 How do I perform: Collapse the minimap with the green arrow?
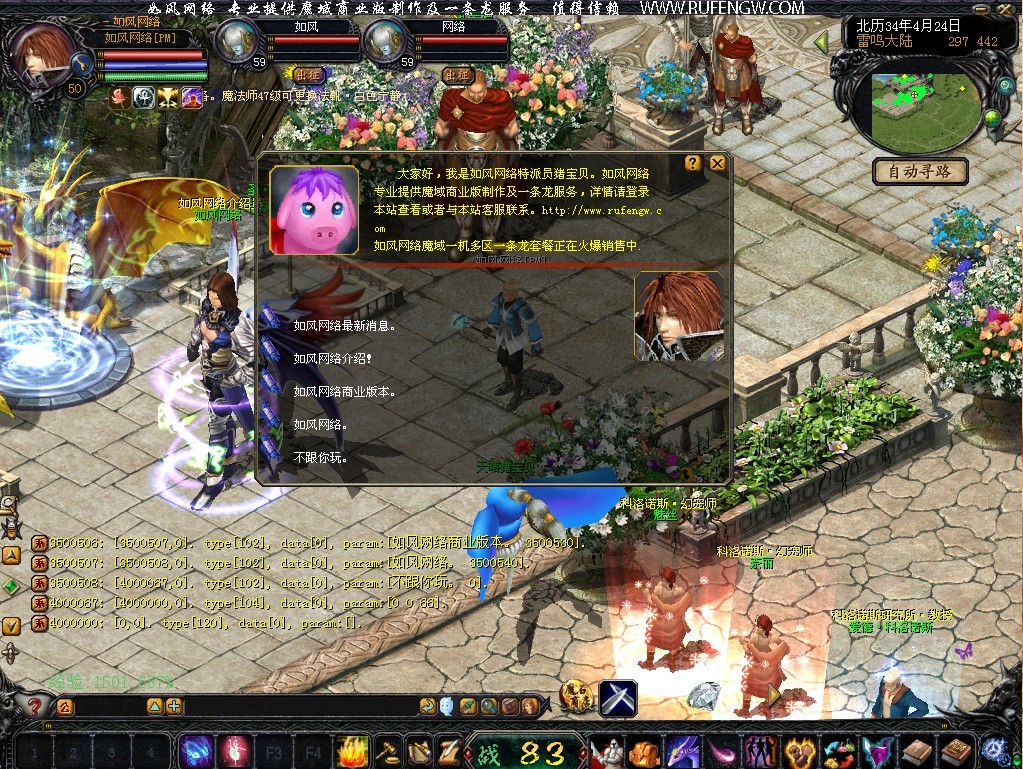[821, 42]
